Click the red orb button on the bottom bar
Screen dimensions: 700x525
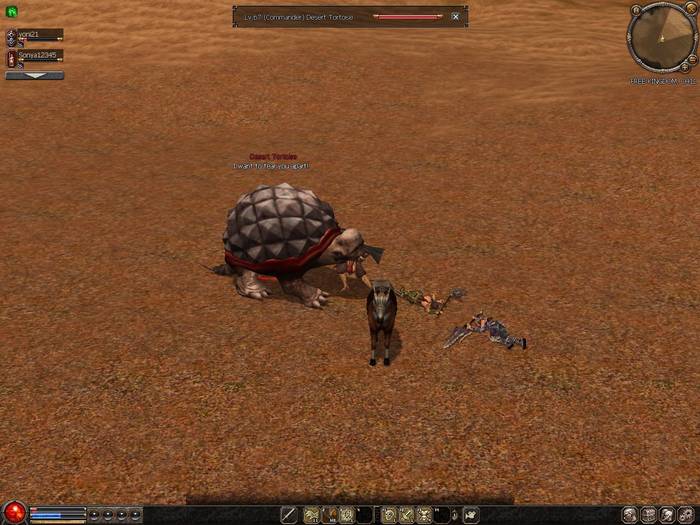pyautogui.click(x=13, y=514)
